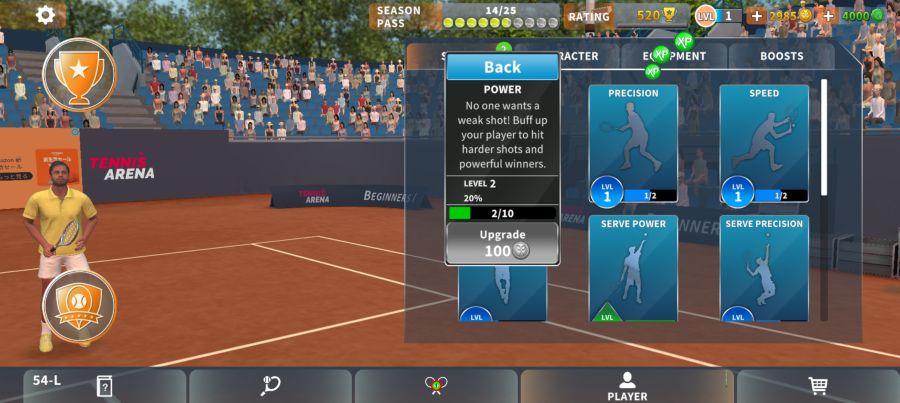900x403 pixels.
Task: Open the question mark card tab
Action: click(x=104, y=386)
